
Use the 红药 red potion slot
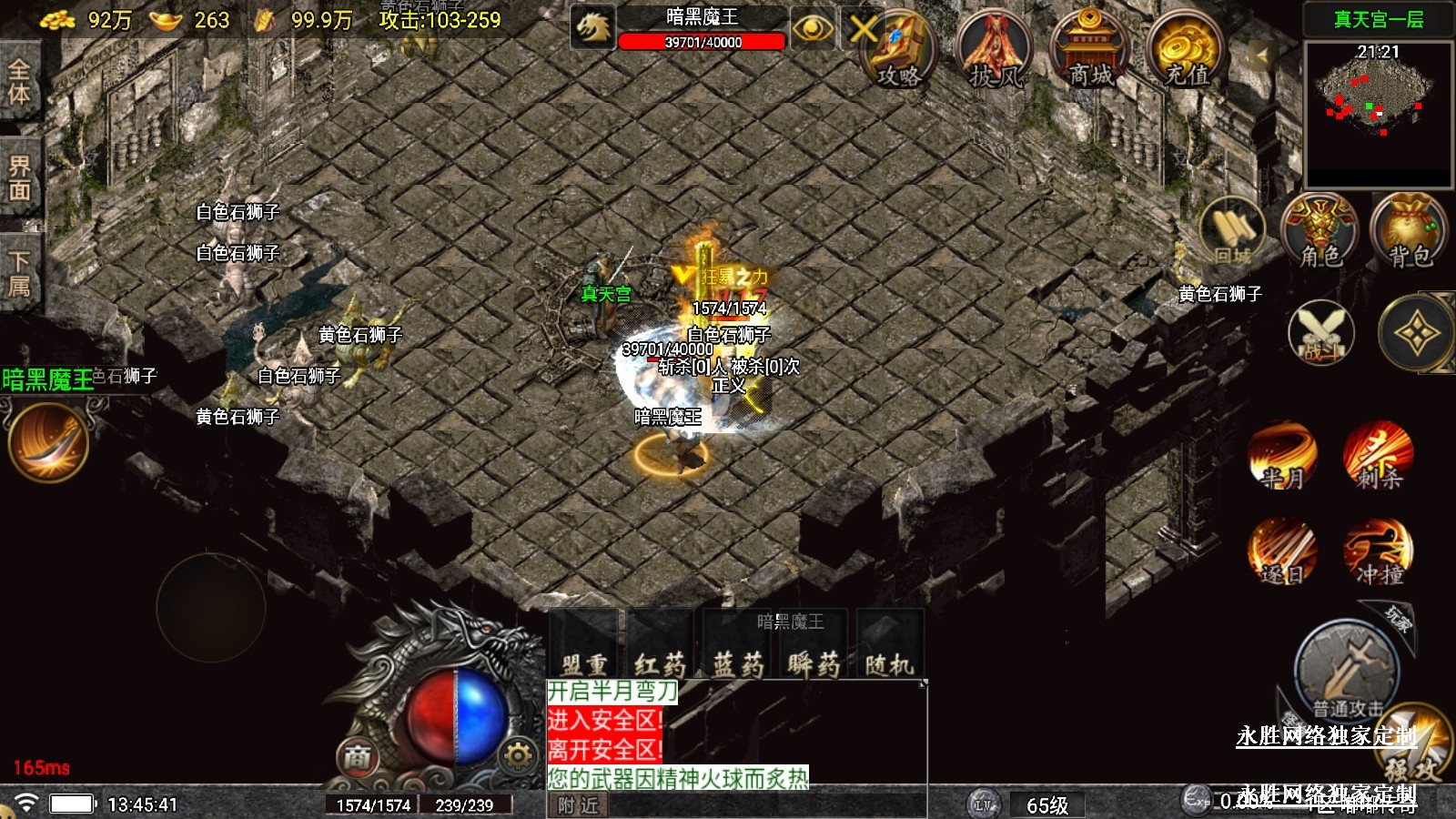coord(661,646)
